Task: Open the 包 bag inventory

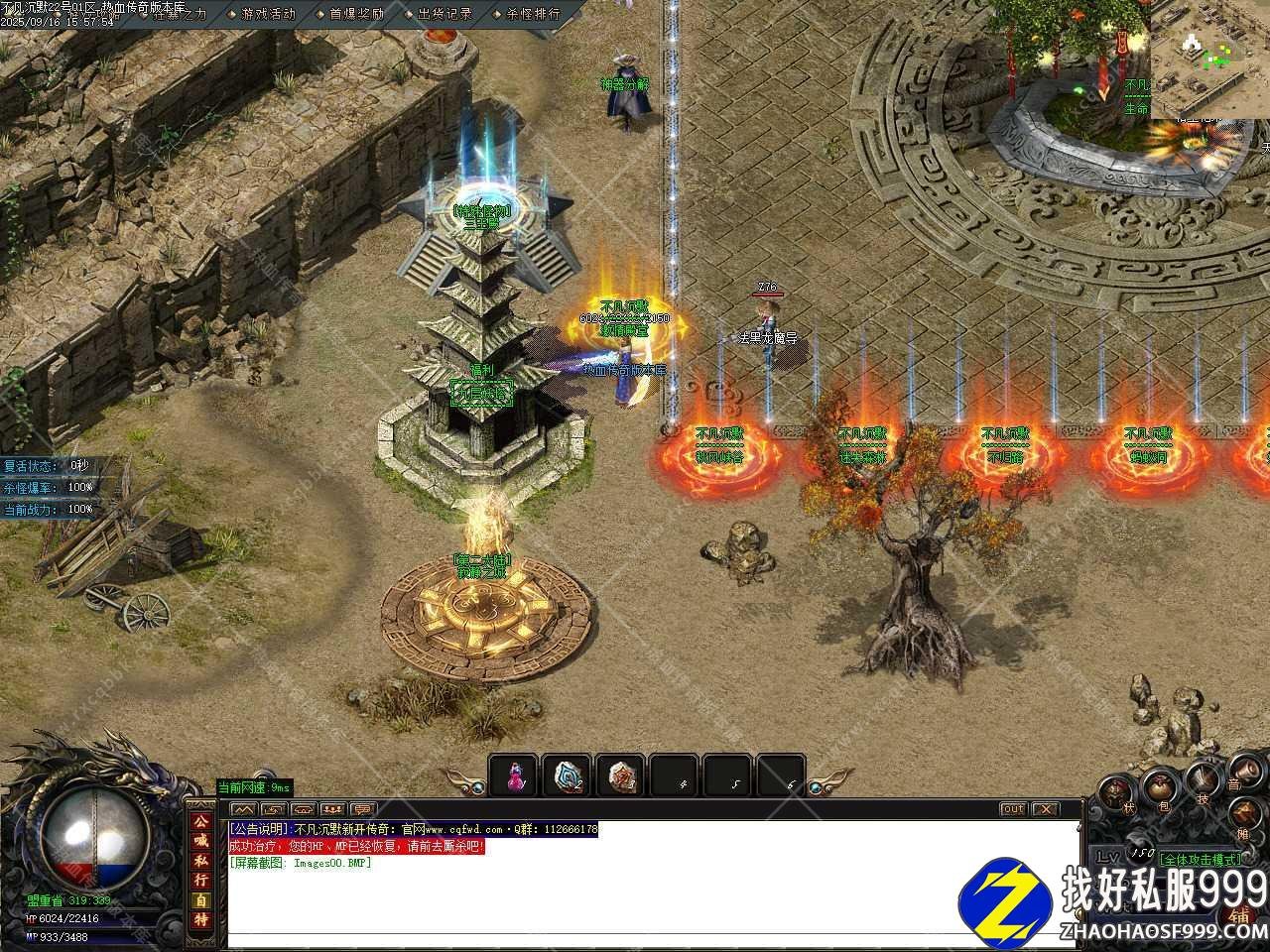Action: pyautogui.click(x=1162, y=785)
